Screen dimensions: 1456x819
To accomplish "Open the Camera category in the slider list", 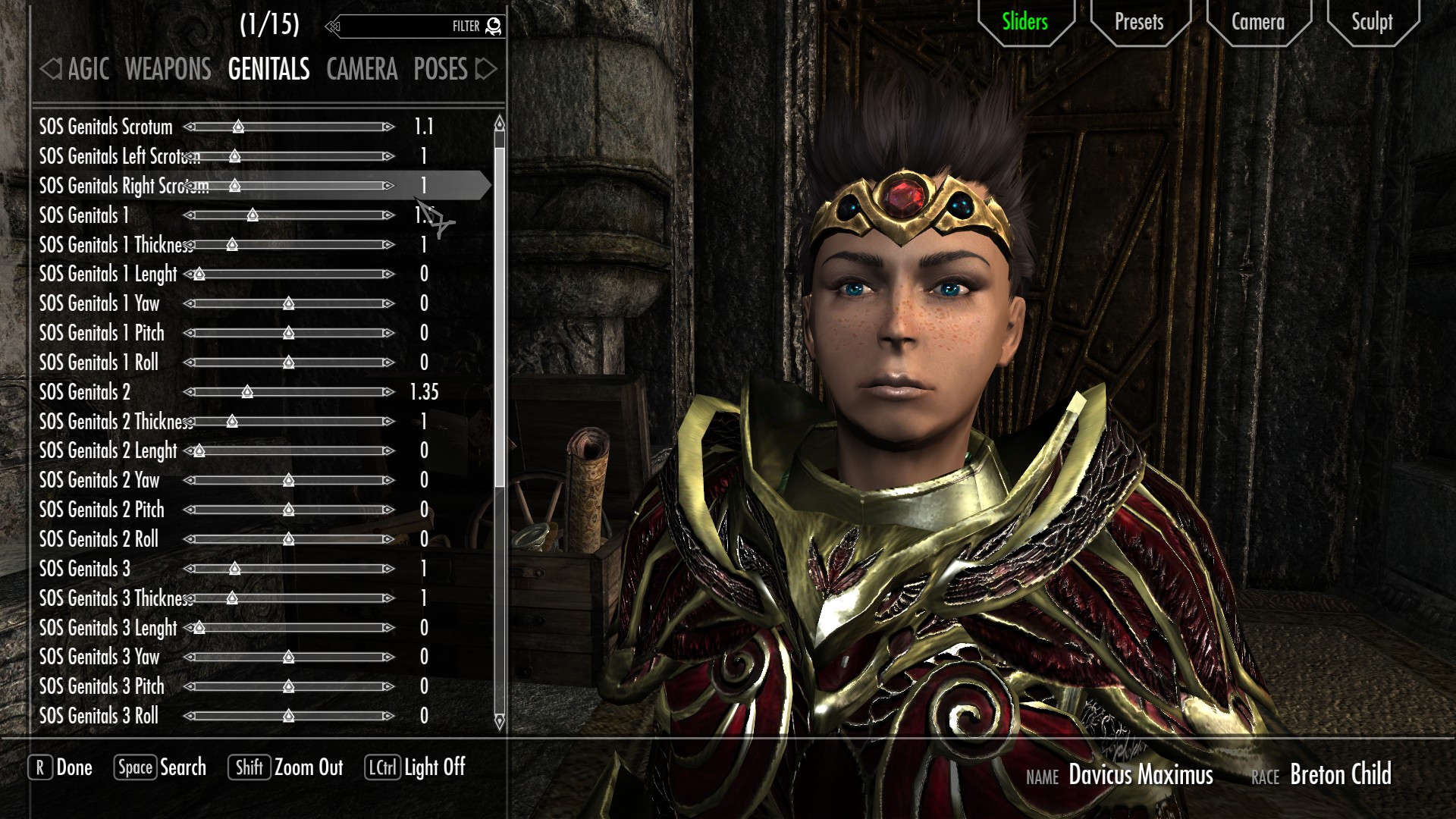I will tap(362, 70).
